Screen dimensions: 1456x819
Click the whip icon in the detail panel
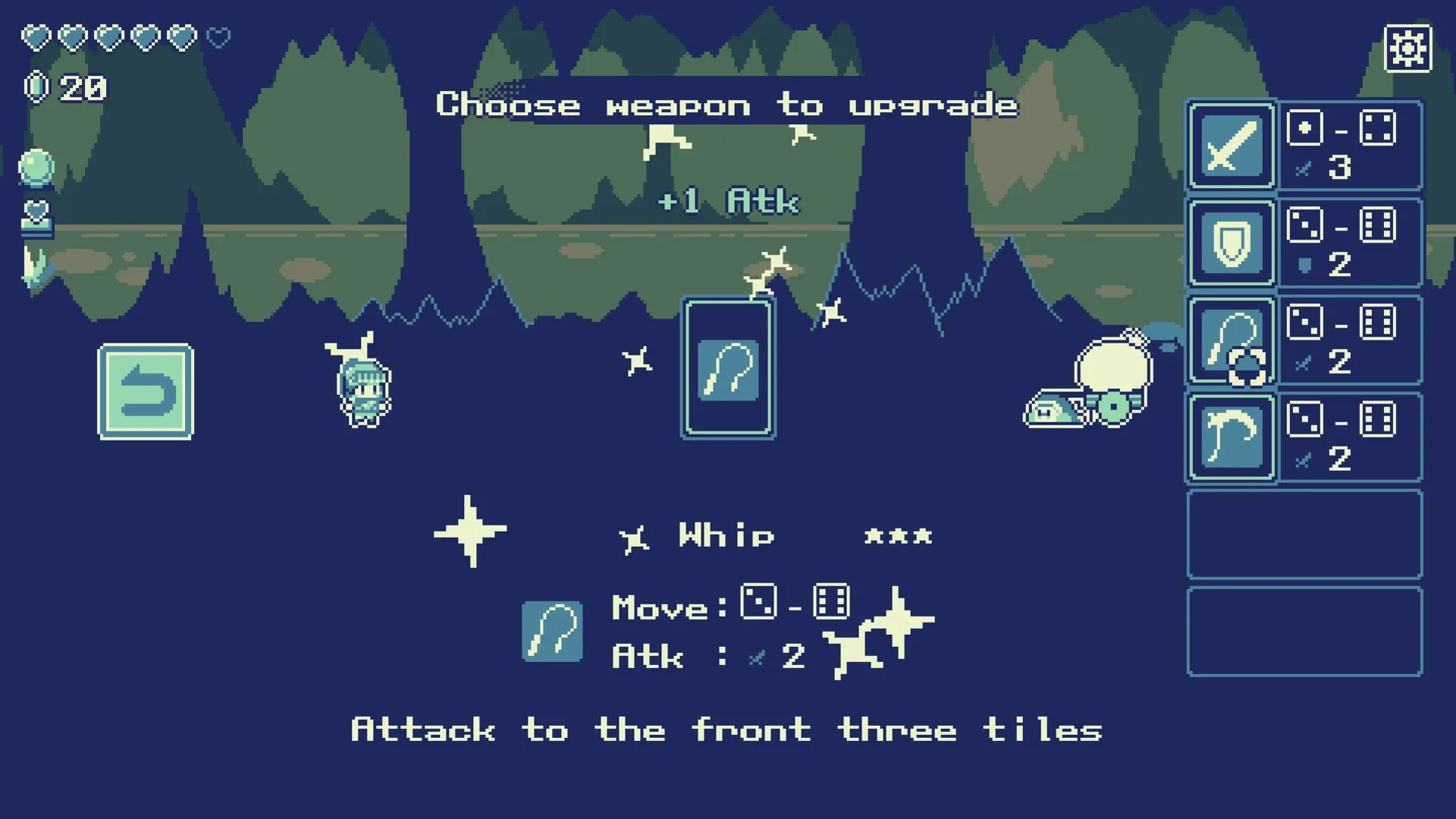553,631
